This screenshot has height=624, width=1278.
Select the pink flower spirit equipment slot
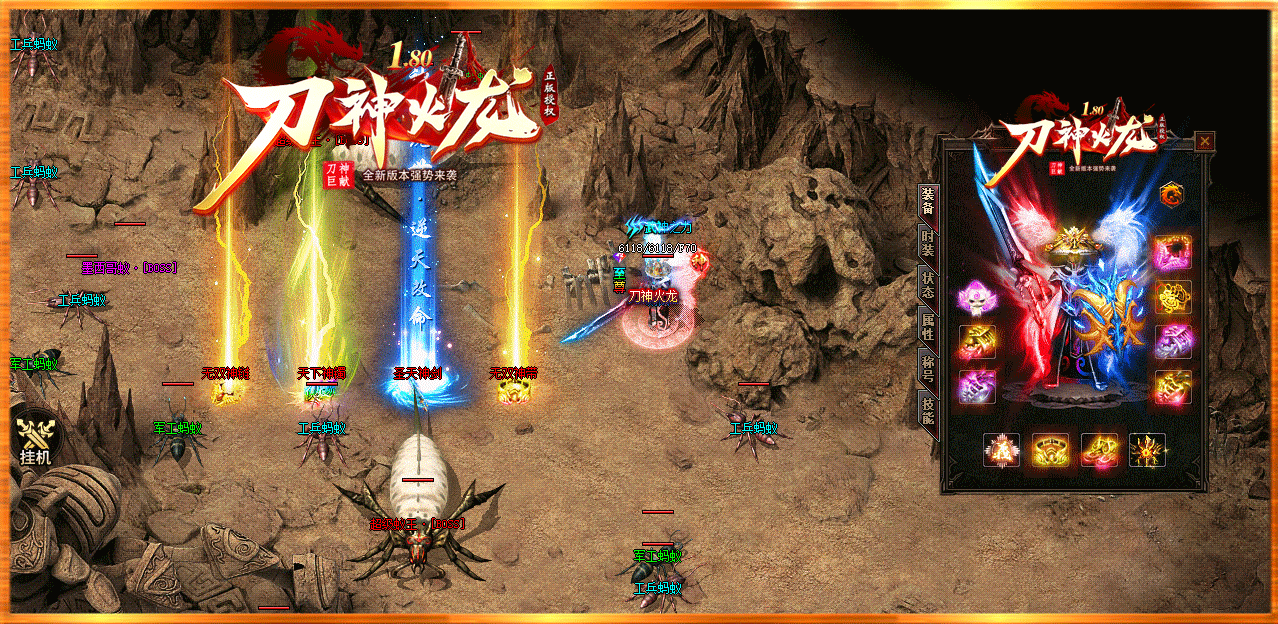(x=973, y=298)
